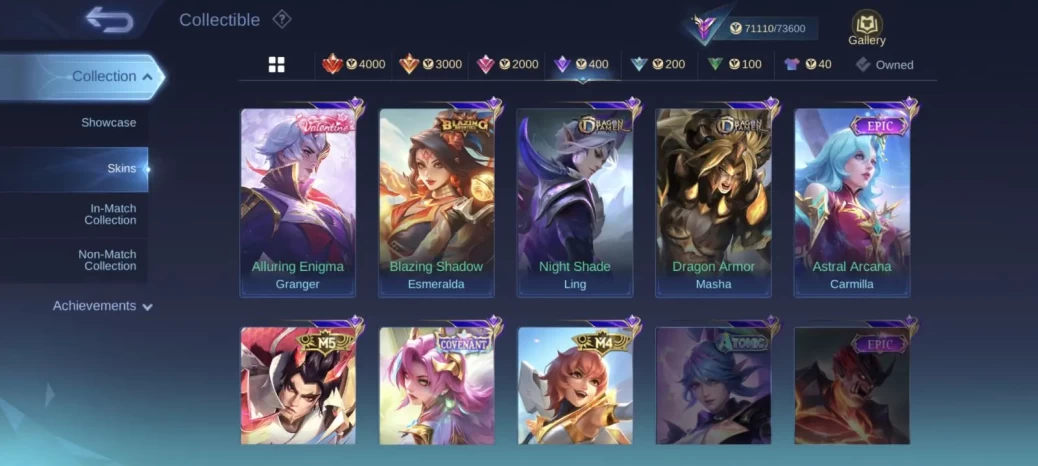Switch to Non-Match Collection
1038x466 pixels.
coord(107,260)
